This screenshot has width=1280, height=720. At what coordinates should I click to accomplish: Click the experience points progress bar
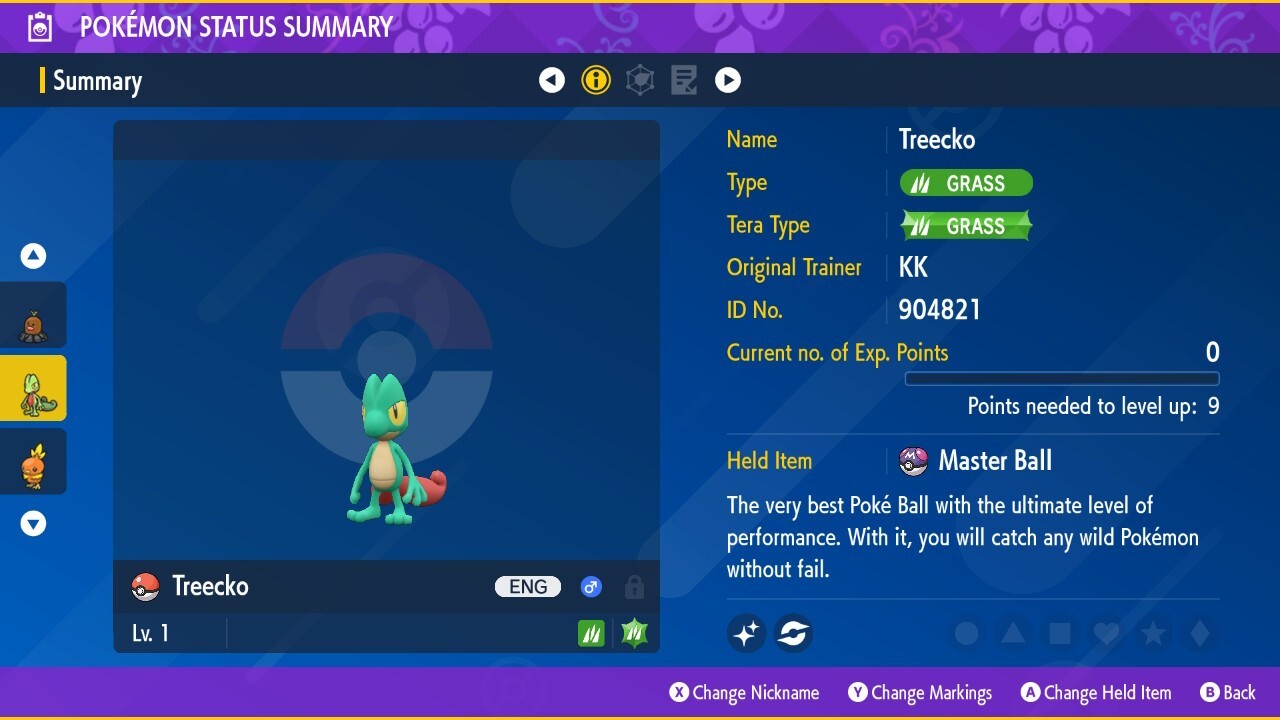tap(1062, 378)
